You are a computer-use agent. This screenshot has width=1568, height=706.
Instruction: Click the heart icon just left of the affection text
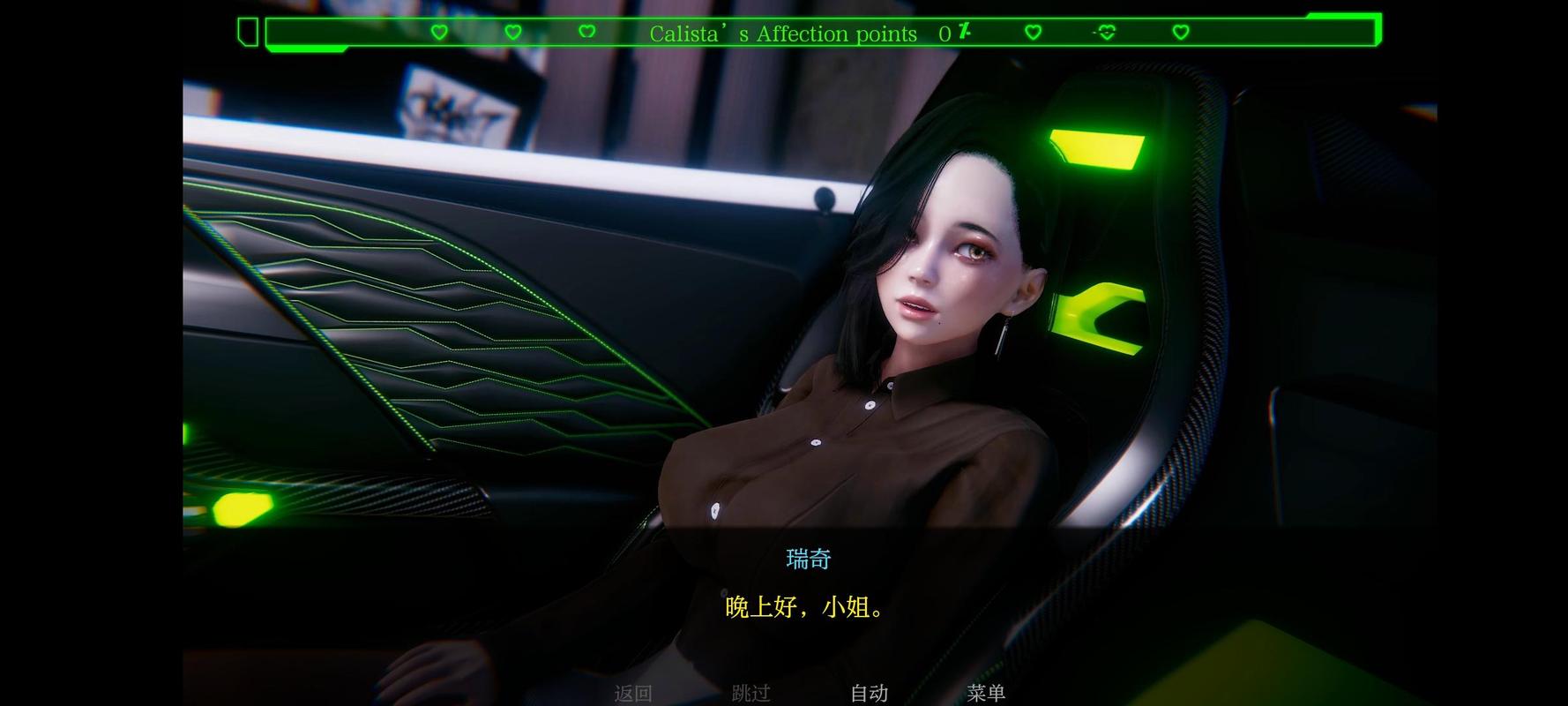tap(586, 32)
